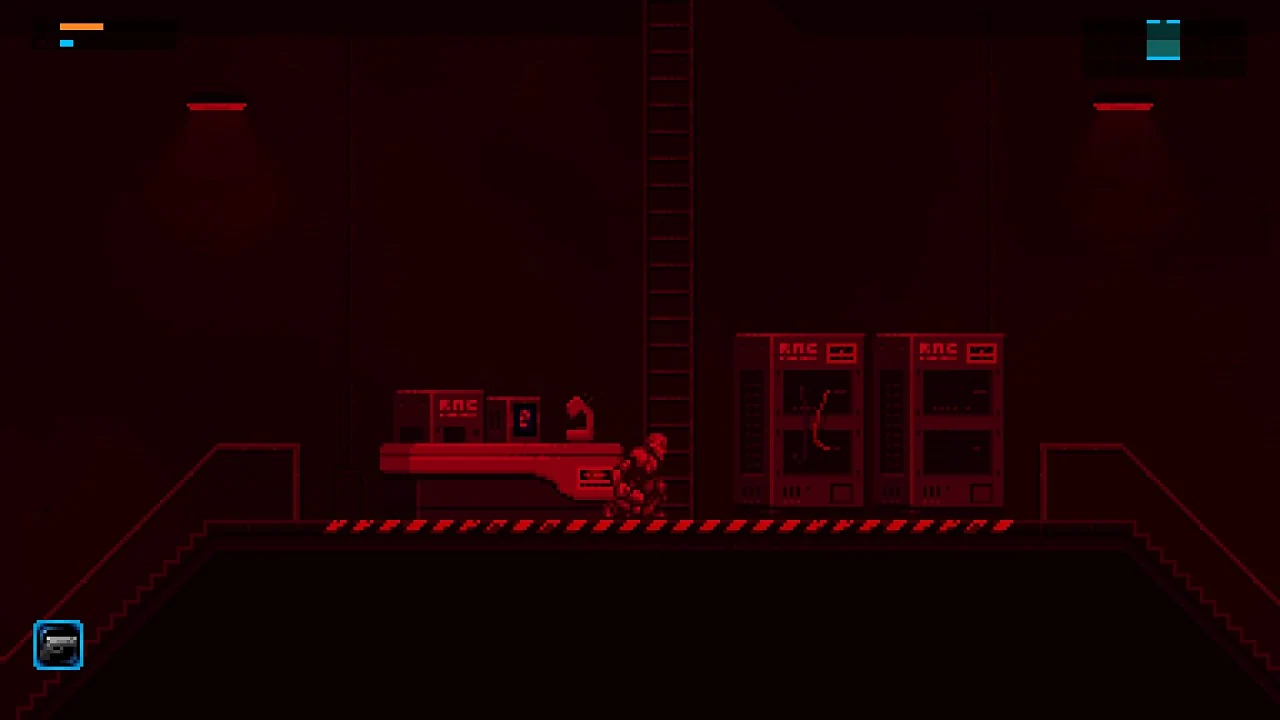Viewport: 1280px width, 720px height.
Task: Toggle the glowing panel on the desk front
Action: pos(594,477)
